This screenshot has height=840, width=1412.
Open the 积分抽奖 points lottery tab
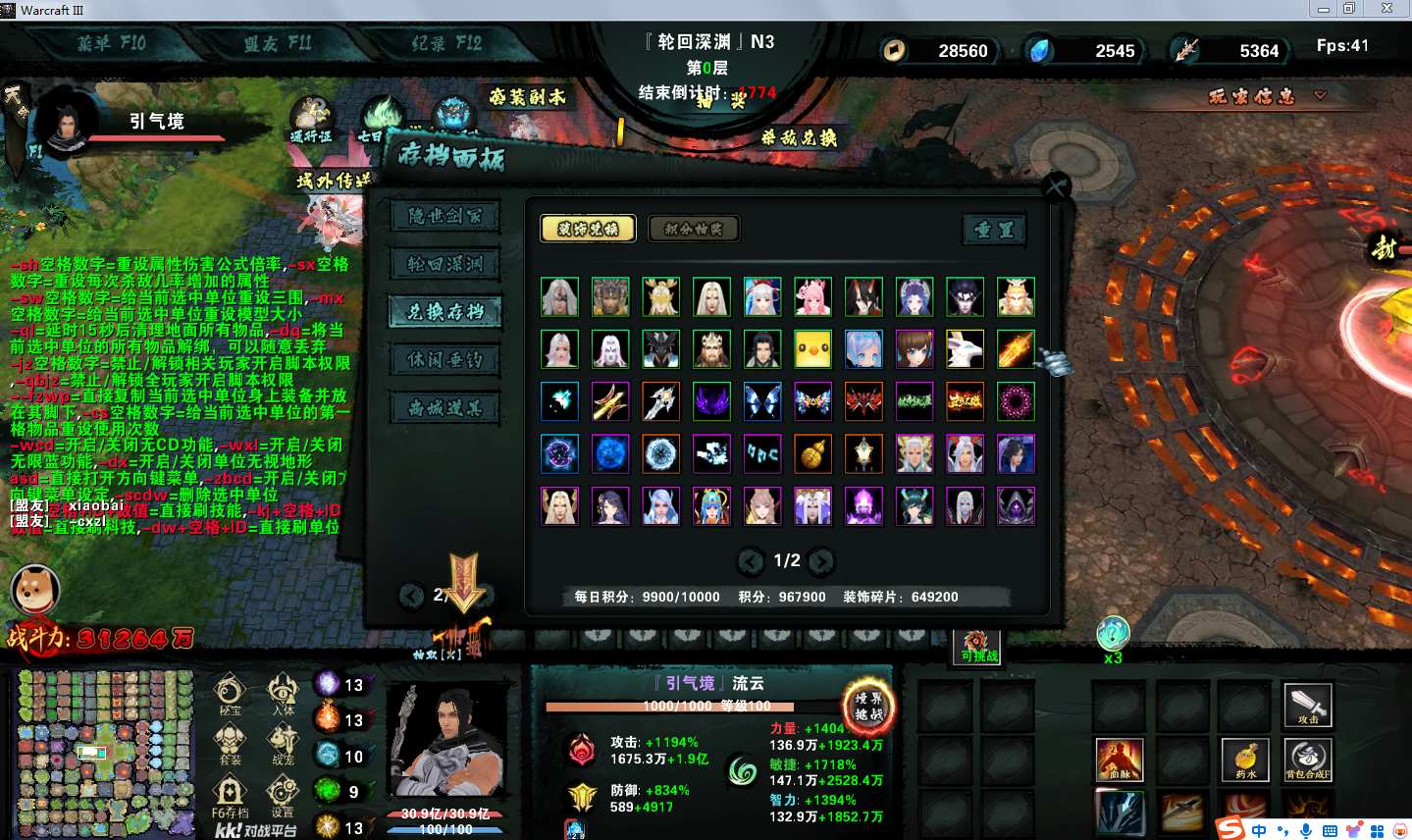[694, 229]
